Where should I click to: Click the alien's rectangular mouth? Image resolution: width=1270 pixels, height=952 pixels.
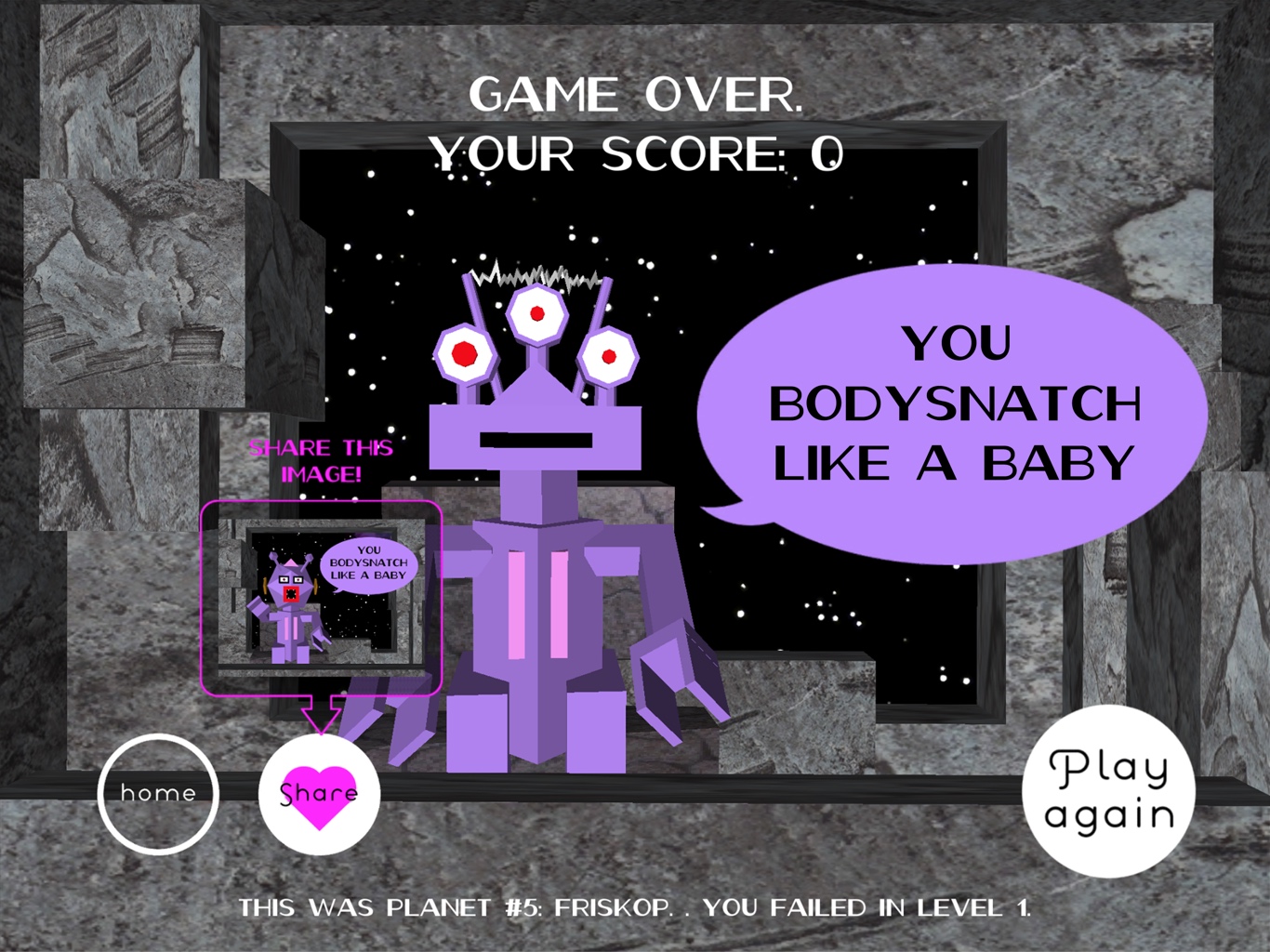[x=536, y=439]
